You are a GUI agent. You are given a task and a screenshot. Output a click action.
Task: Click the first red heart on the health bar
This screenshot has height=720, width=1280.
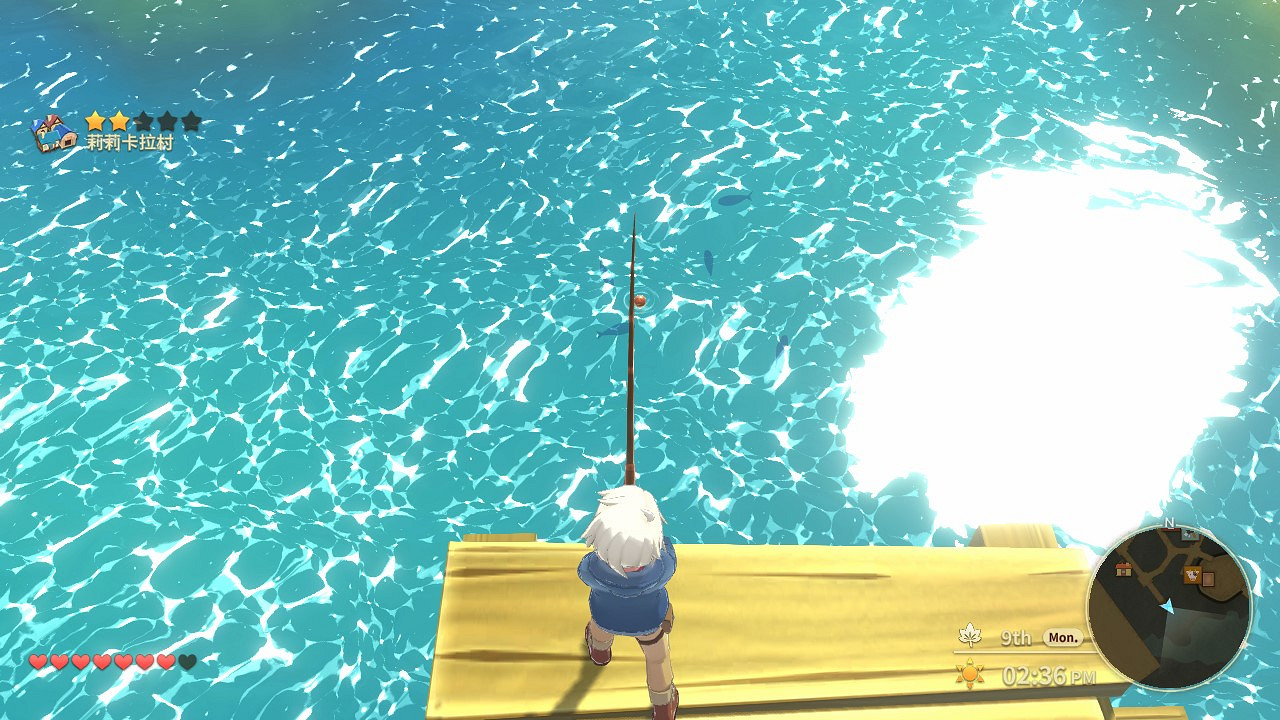[x=36, y=661]
